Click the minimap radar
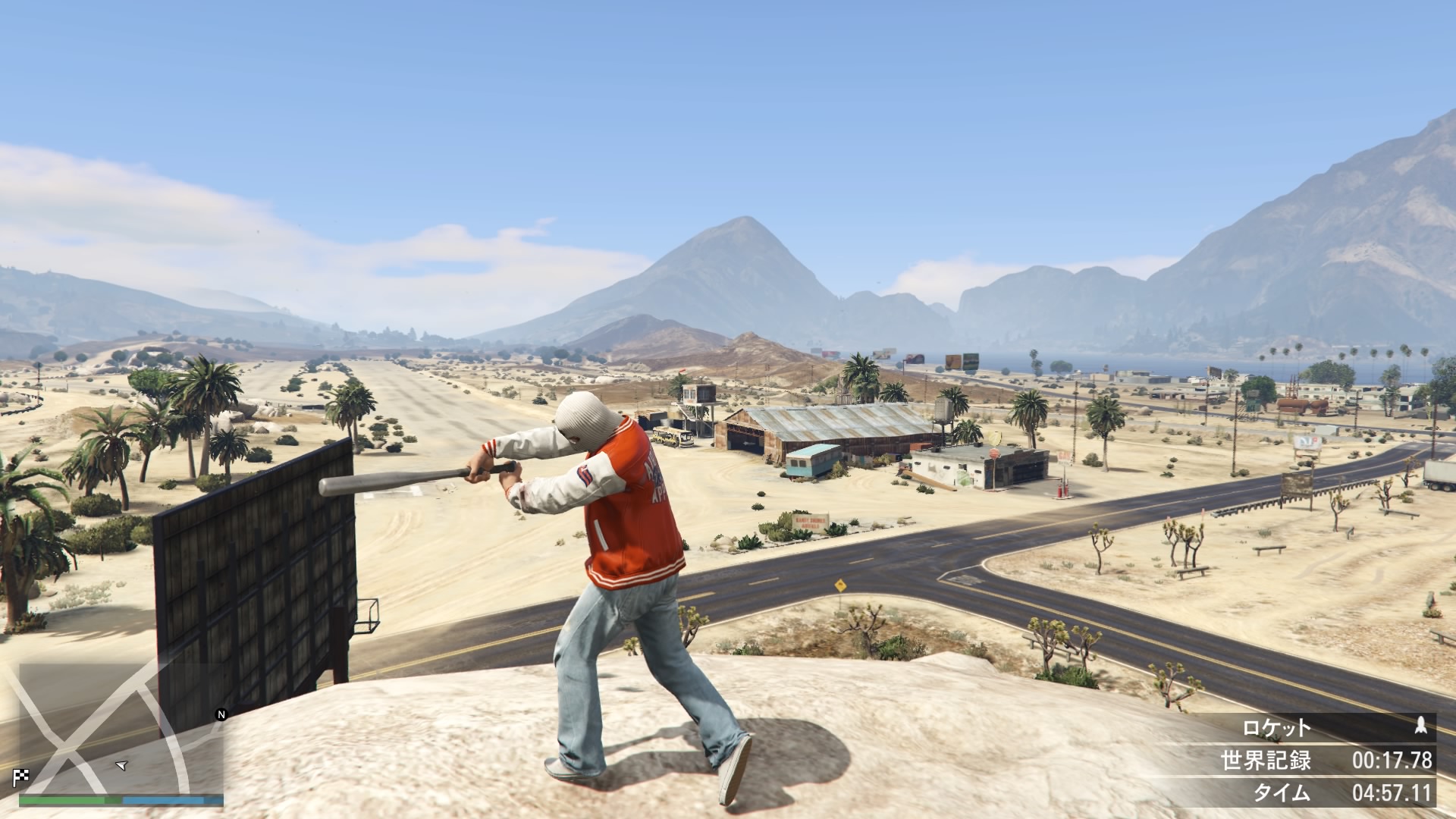 pyautogui.click(x=121, y=728)
